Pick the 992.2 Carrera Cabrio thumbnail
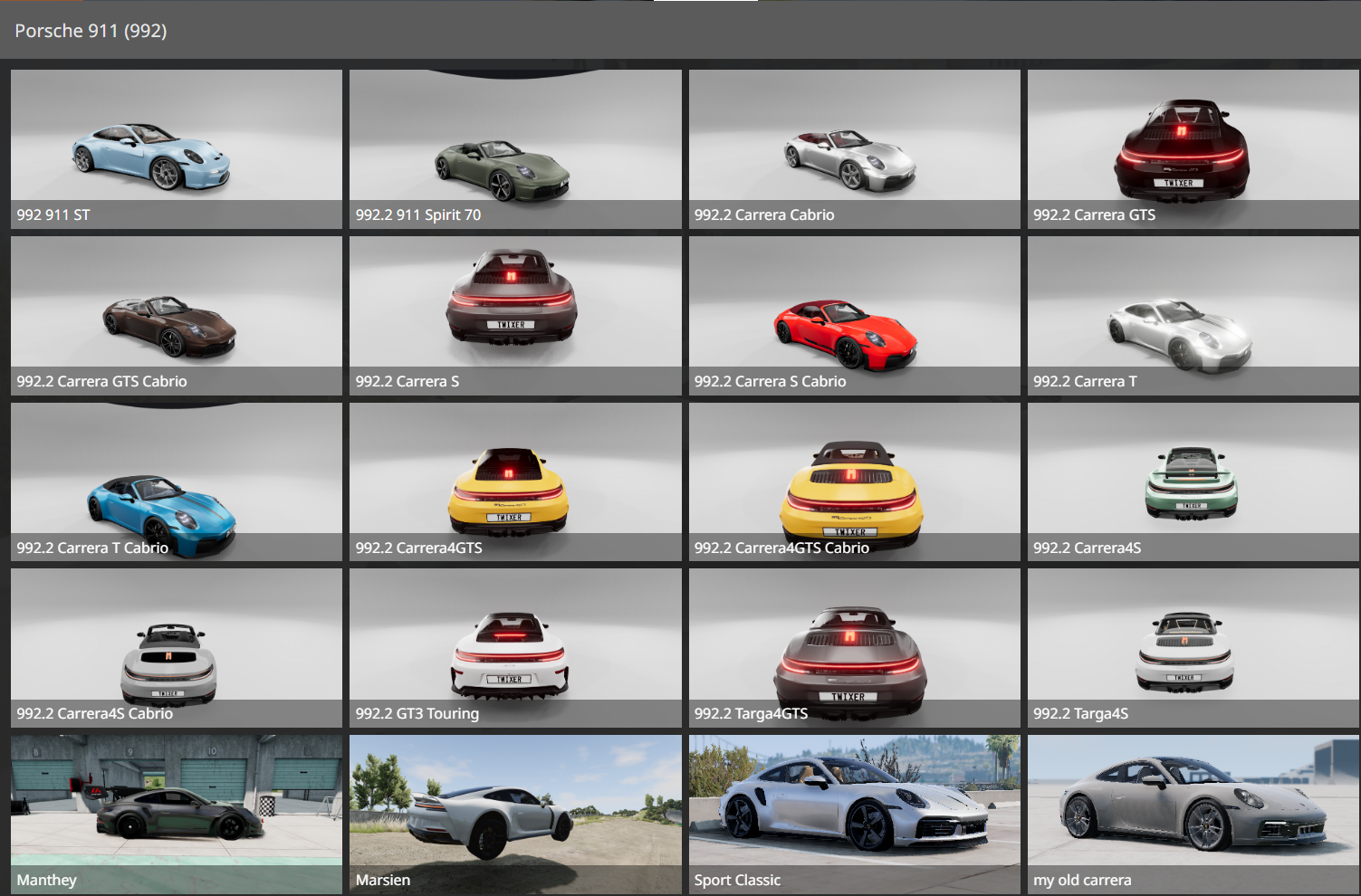 tap(854, 148)
